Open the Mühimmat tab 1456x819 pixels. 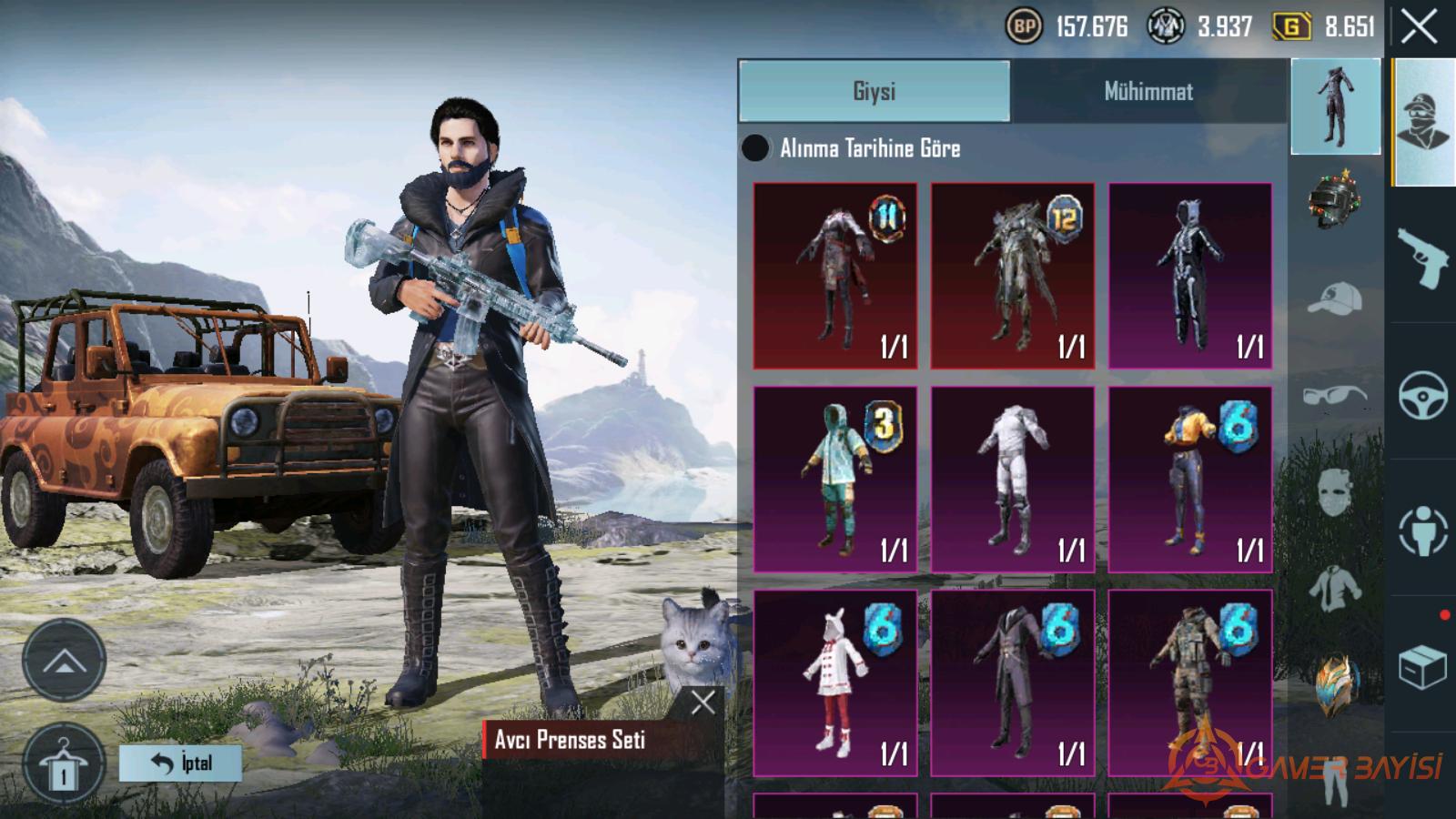(x=1148, y=91)
